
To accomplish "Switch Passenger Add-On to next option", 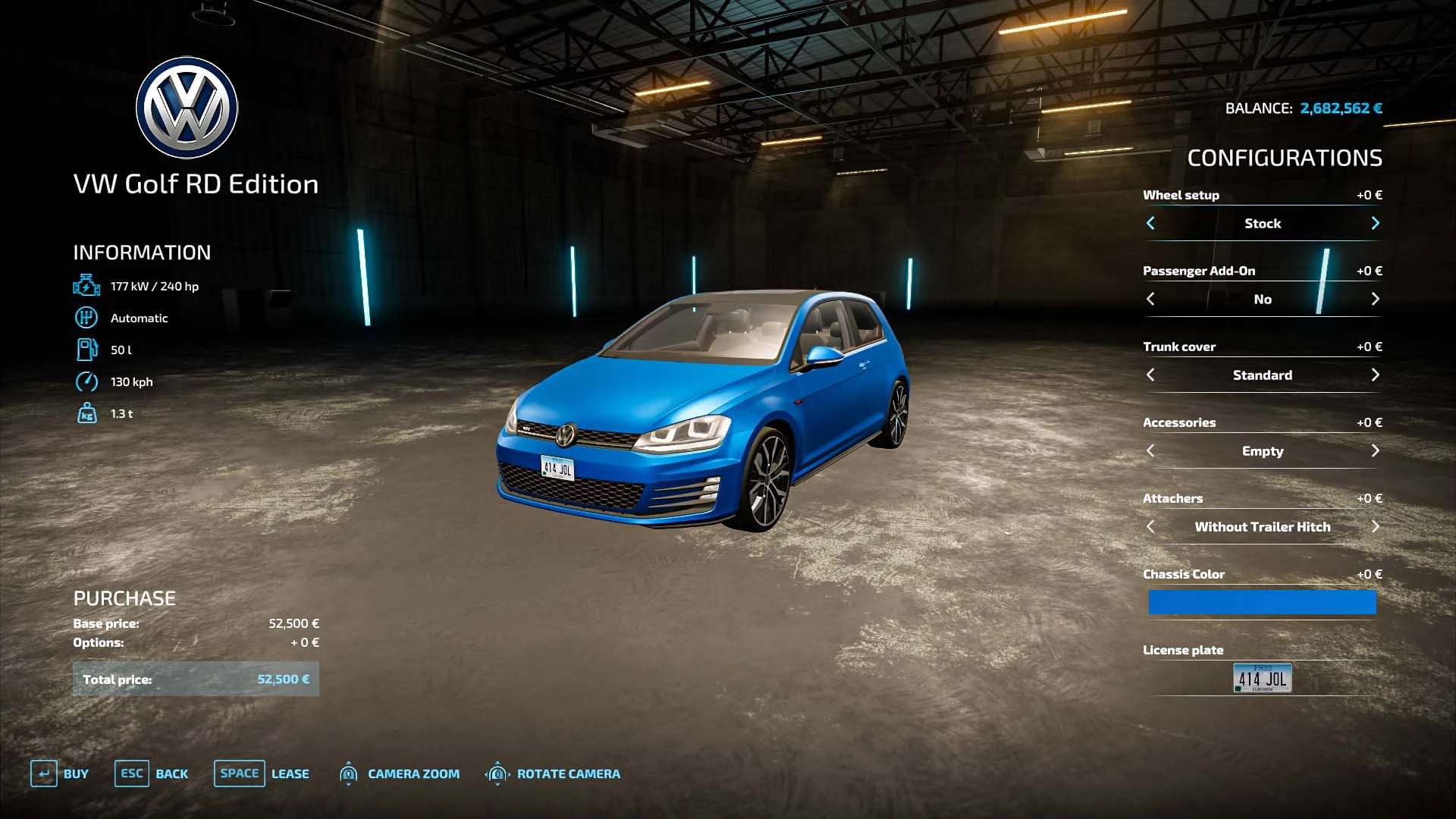I will (1375, 299).
